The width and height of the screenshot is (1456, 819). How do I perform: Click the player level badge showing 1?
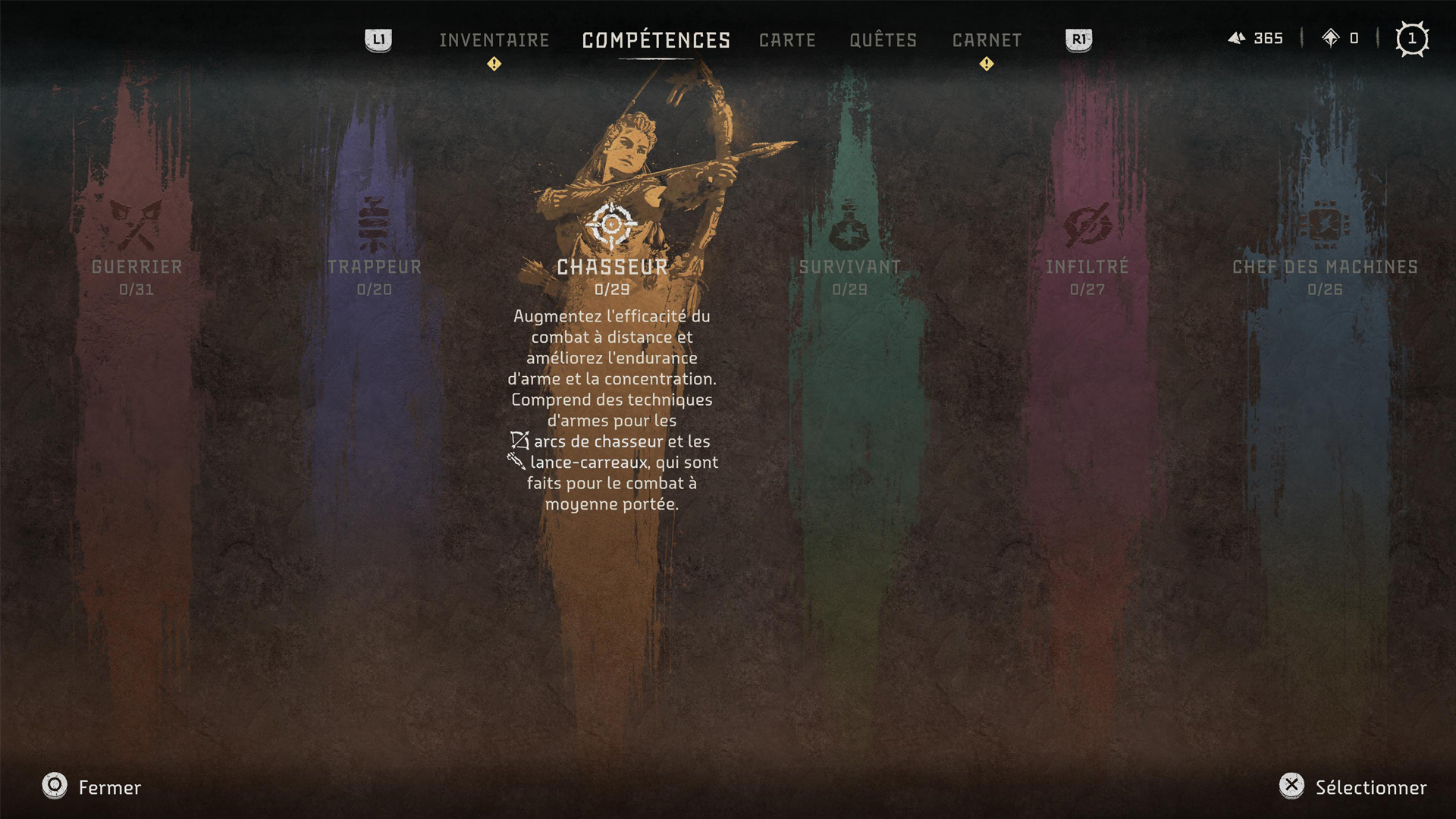1412,39
